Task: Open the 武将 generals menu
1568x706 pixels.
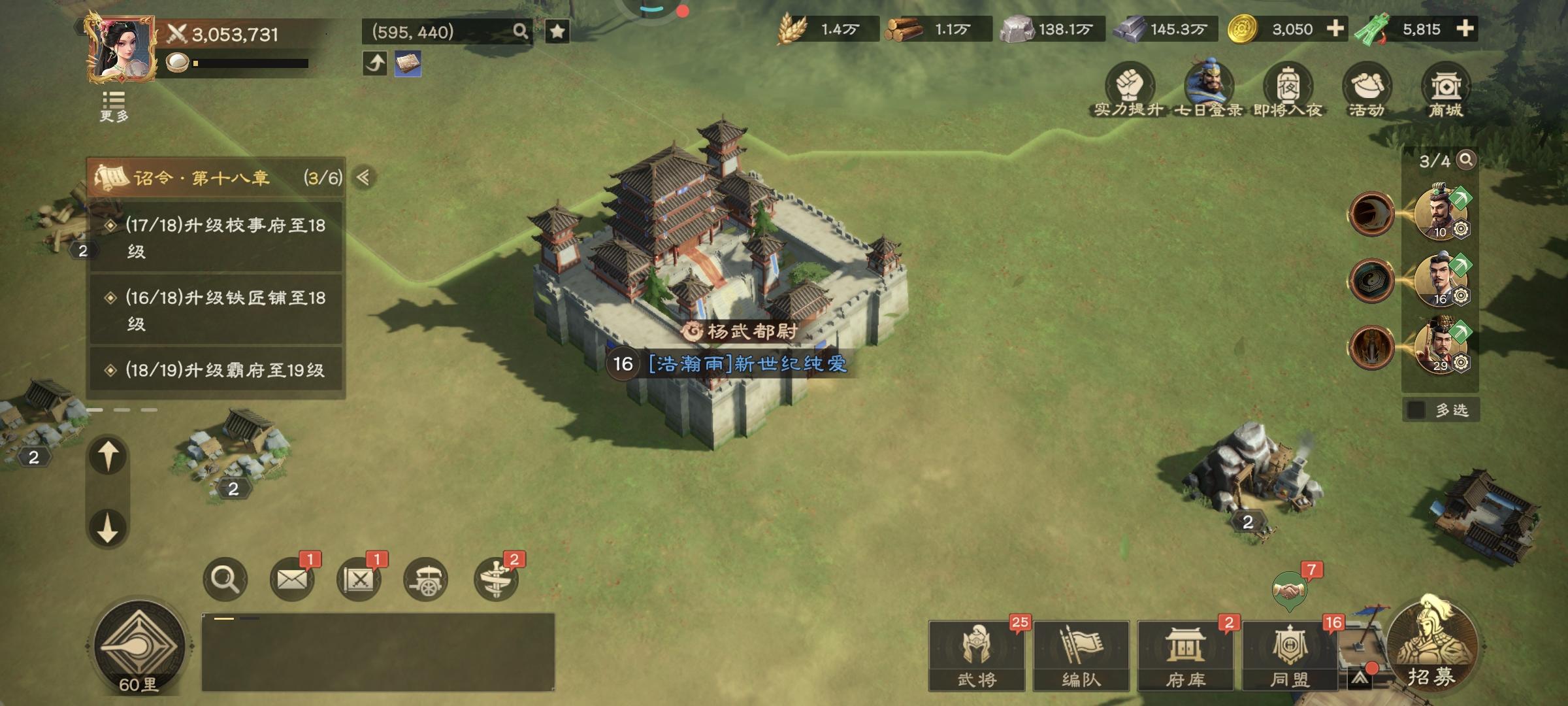Action: coord(977,656)
